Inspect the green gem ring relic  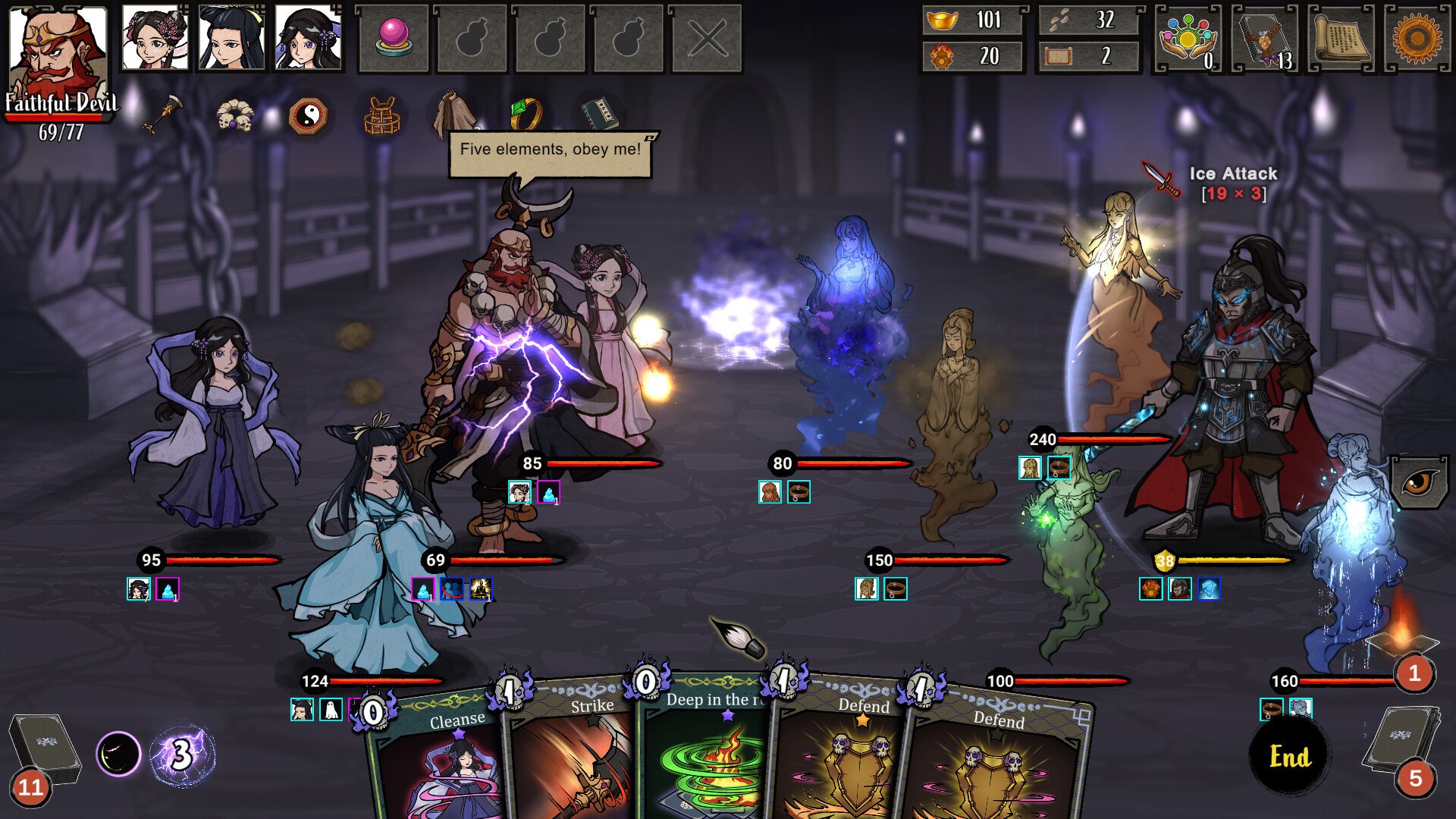(526, 114)
